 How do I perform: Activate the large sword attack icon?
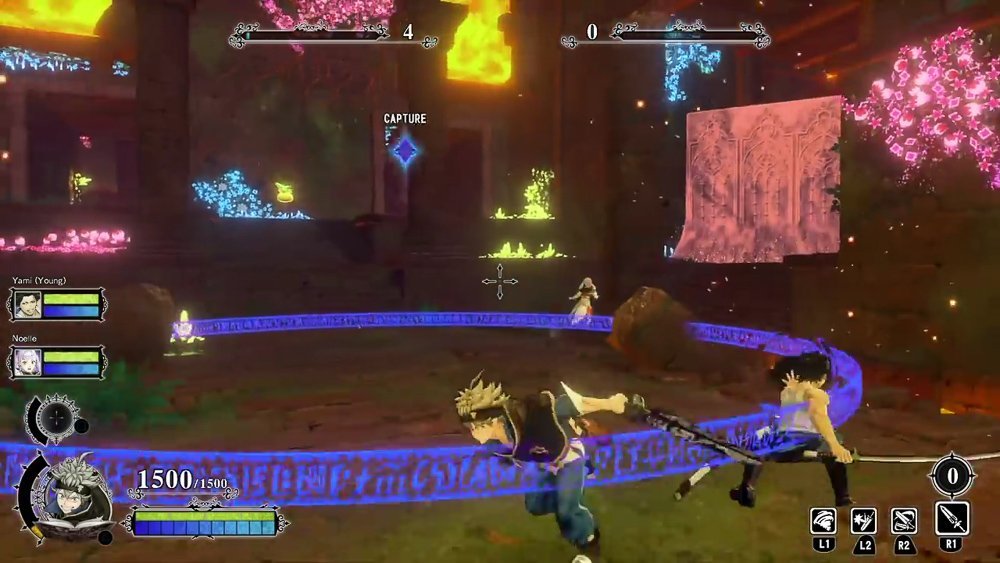tap(951, 518)
